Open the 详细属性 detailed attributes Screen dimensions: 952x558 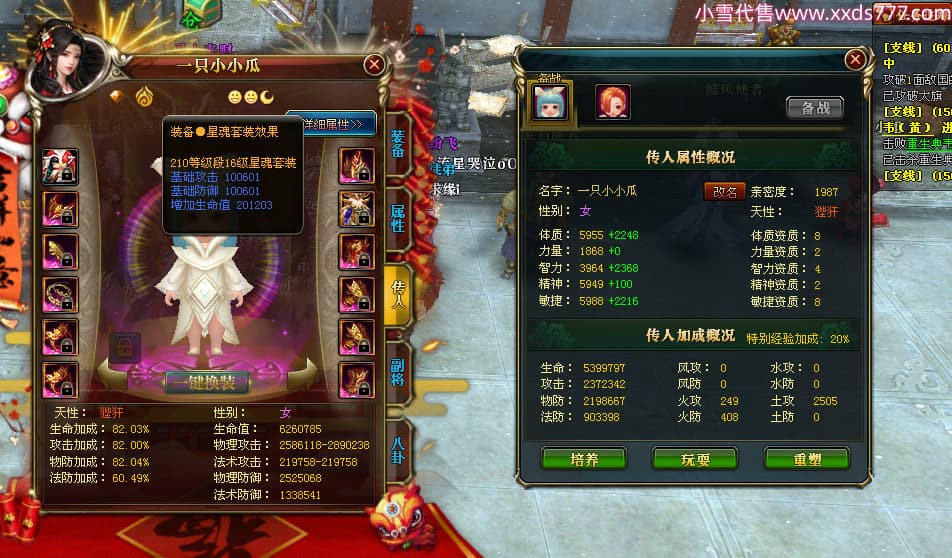pos(332,124)
